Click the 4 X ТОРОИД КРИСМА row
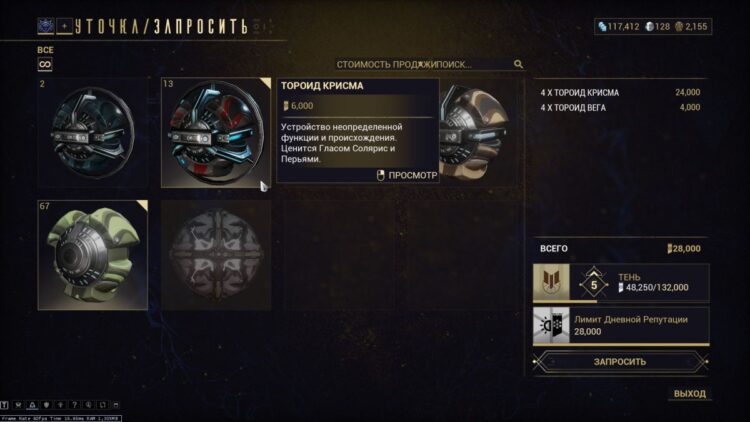 pos(620,93)
